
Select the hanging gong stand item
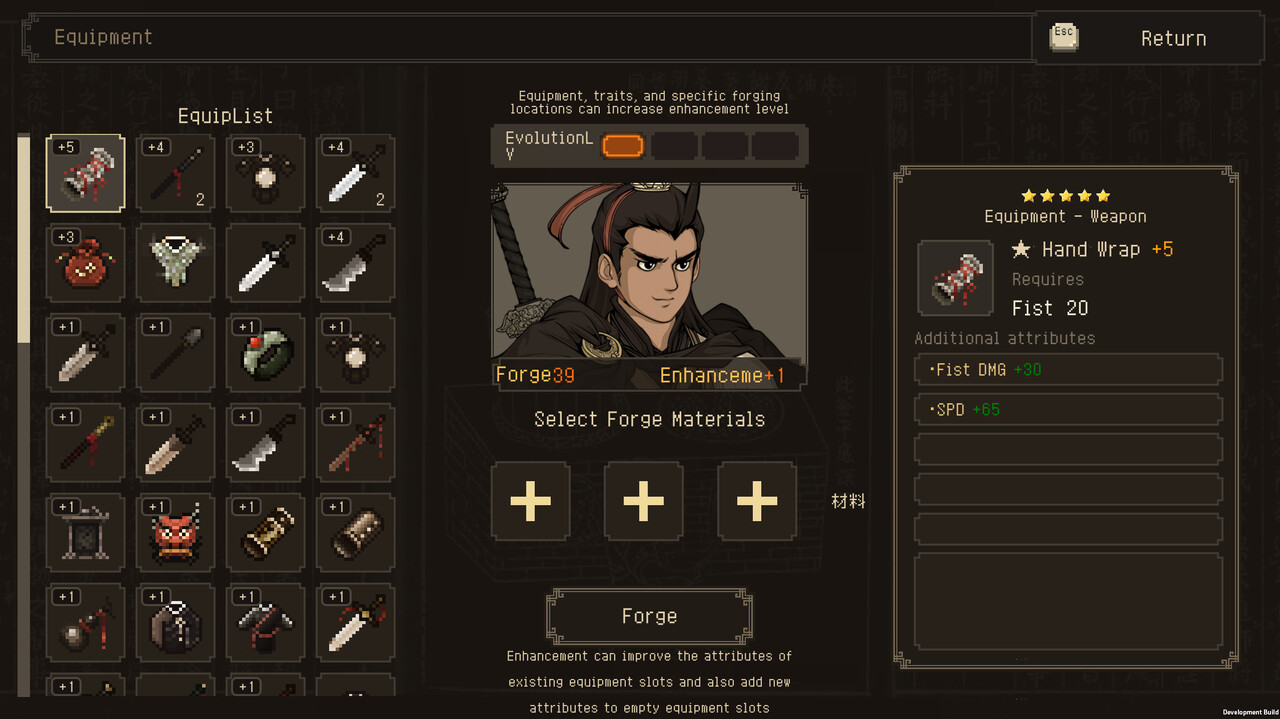[x=86, y=533]
